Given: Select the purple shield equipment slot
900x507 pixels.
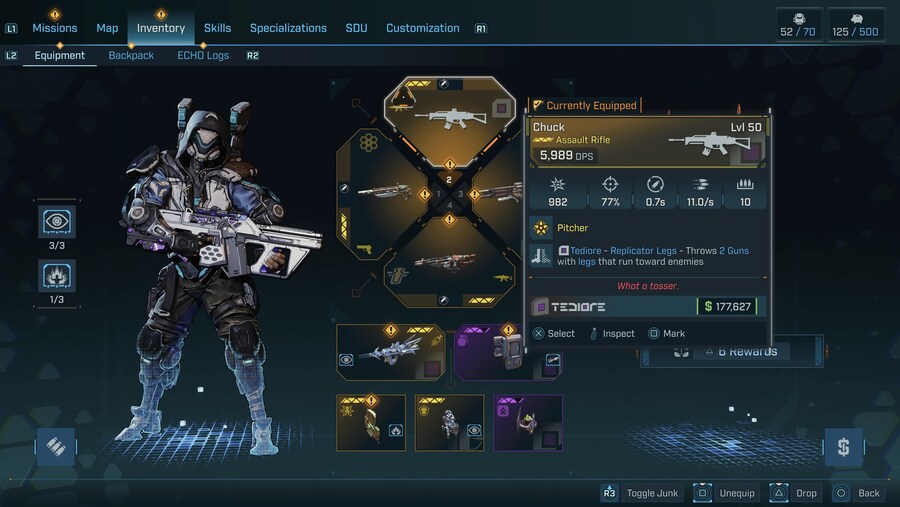Looking at the screenshot, I should coord(490,352).
